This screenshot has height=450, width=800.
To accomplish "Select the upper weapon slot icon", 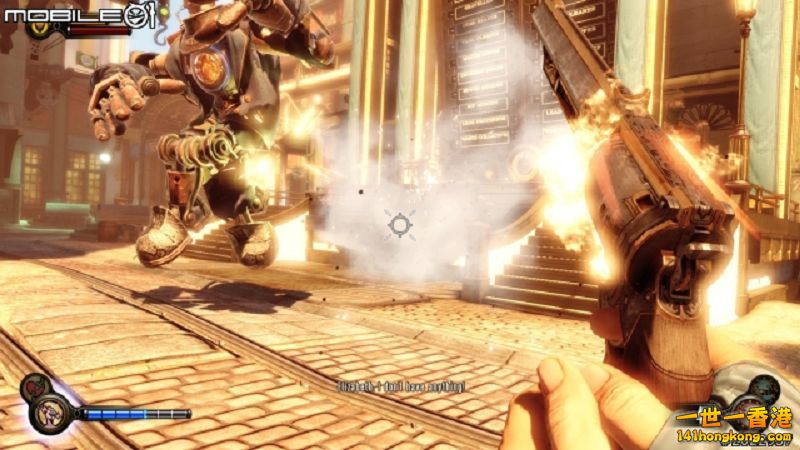I will coord(763,386).
